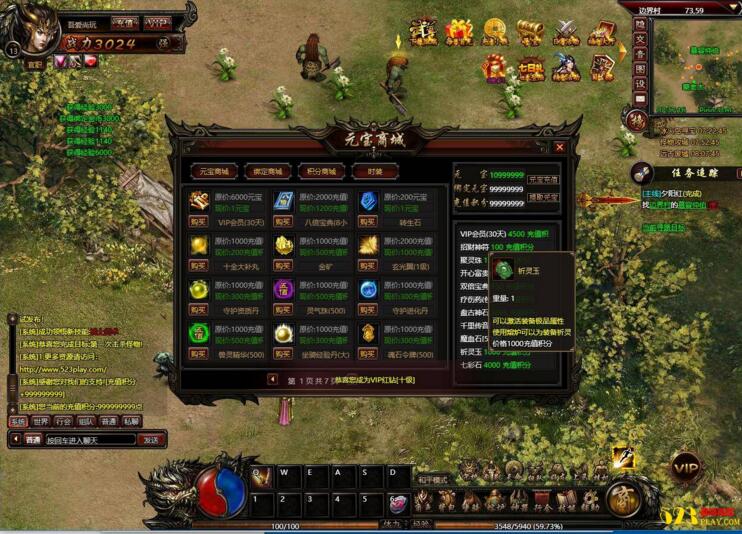Click 购买 under 十全大补丸
742x534 pixels.
click(199, 267)
